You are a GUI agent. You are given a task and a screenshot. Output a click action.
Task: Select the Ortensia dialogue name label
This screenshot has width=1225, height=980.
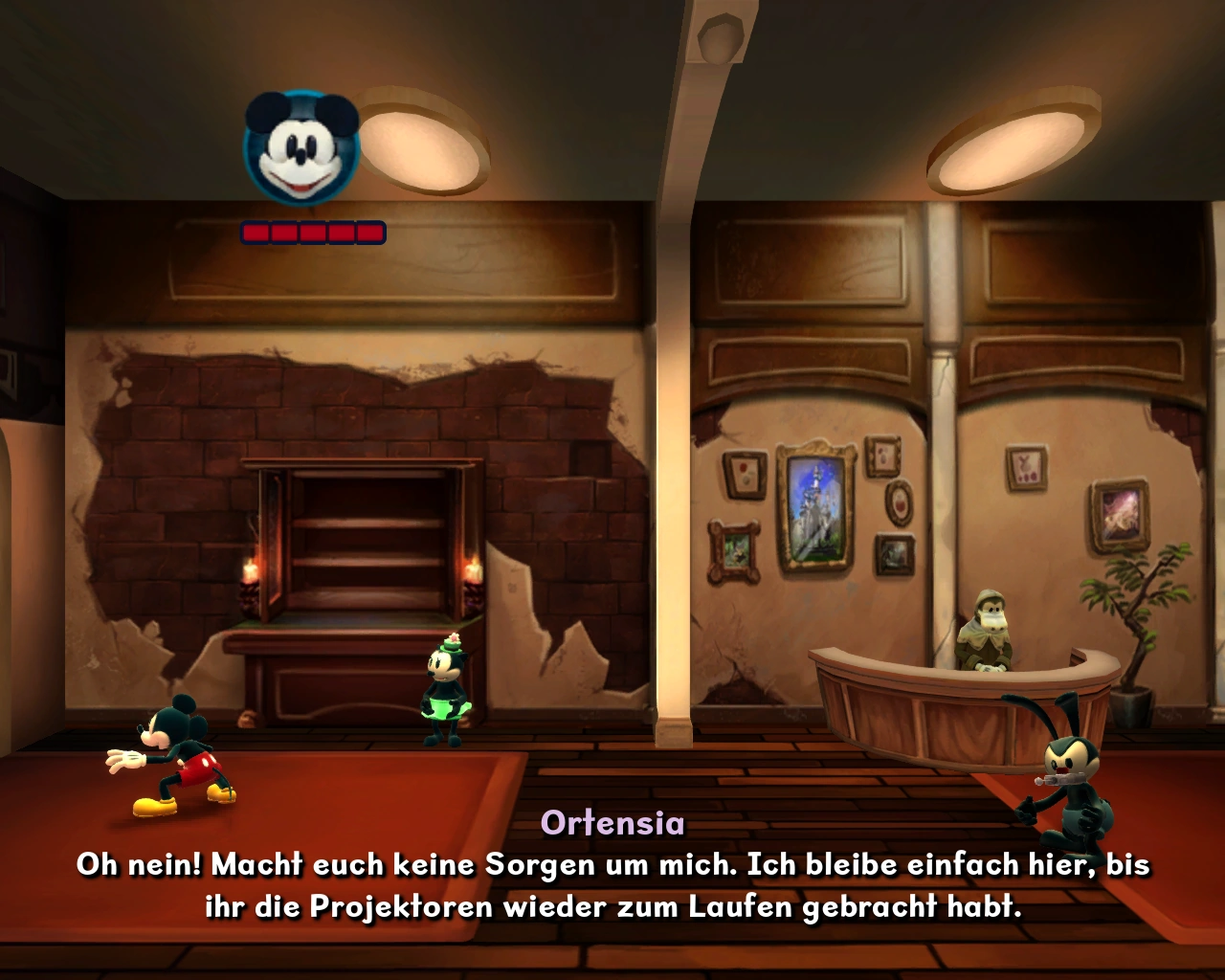613,823
